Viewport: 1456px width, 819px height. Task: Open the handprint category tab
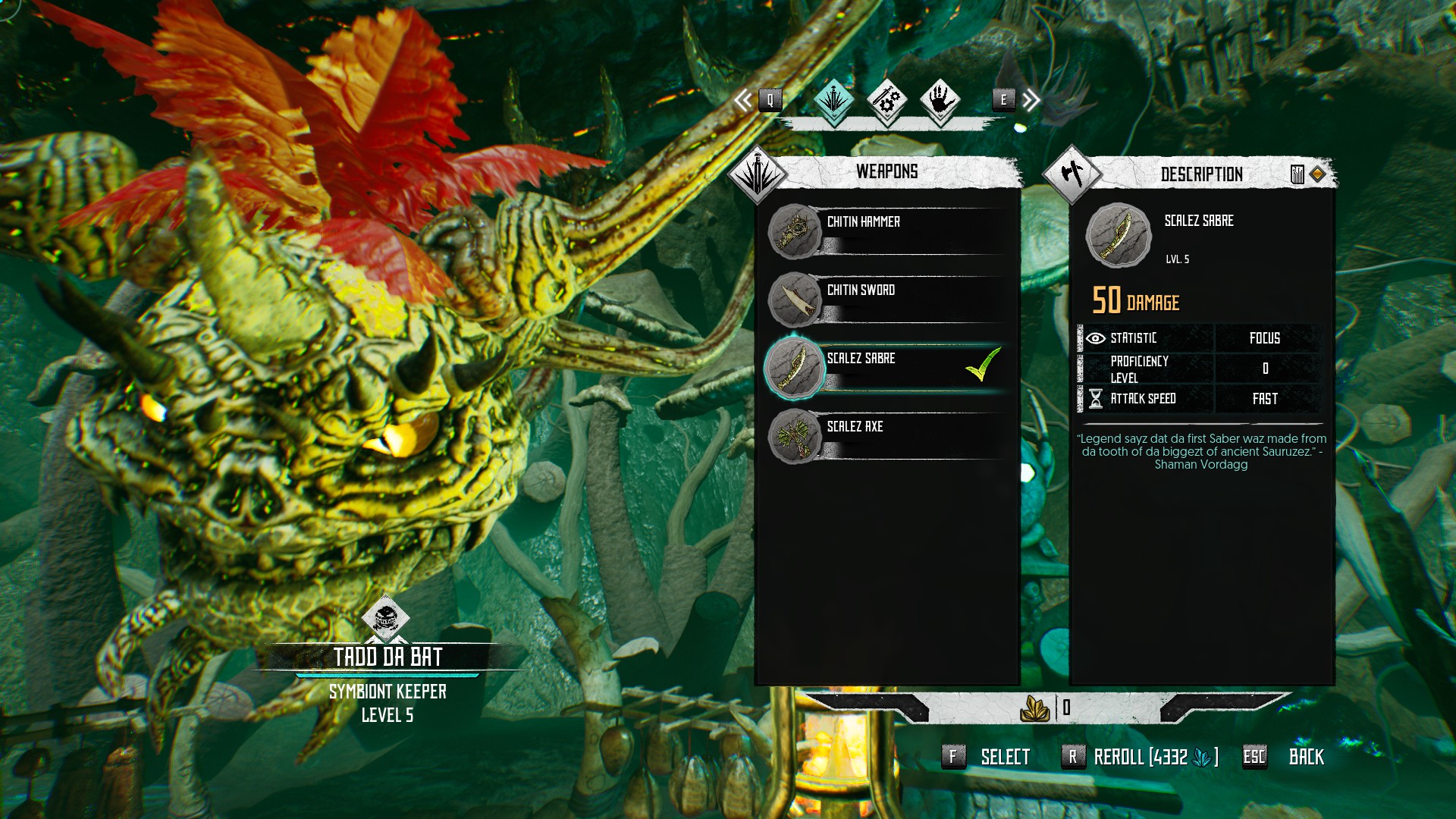click(940, 99)
